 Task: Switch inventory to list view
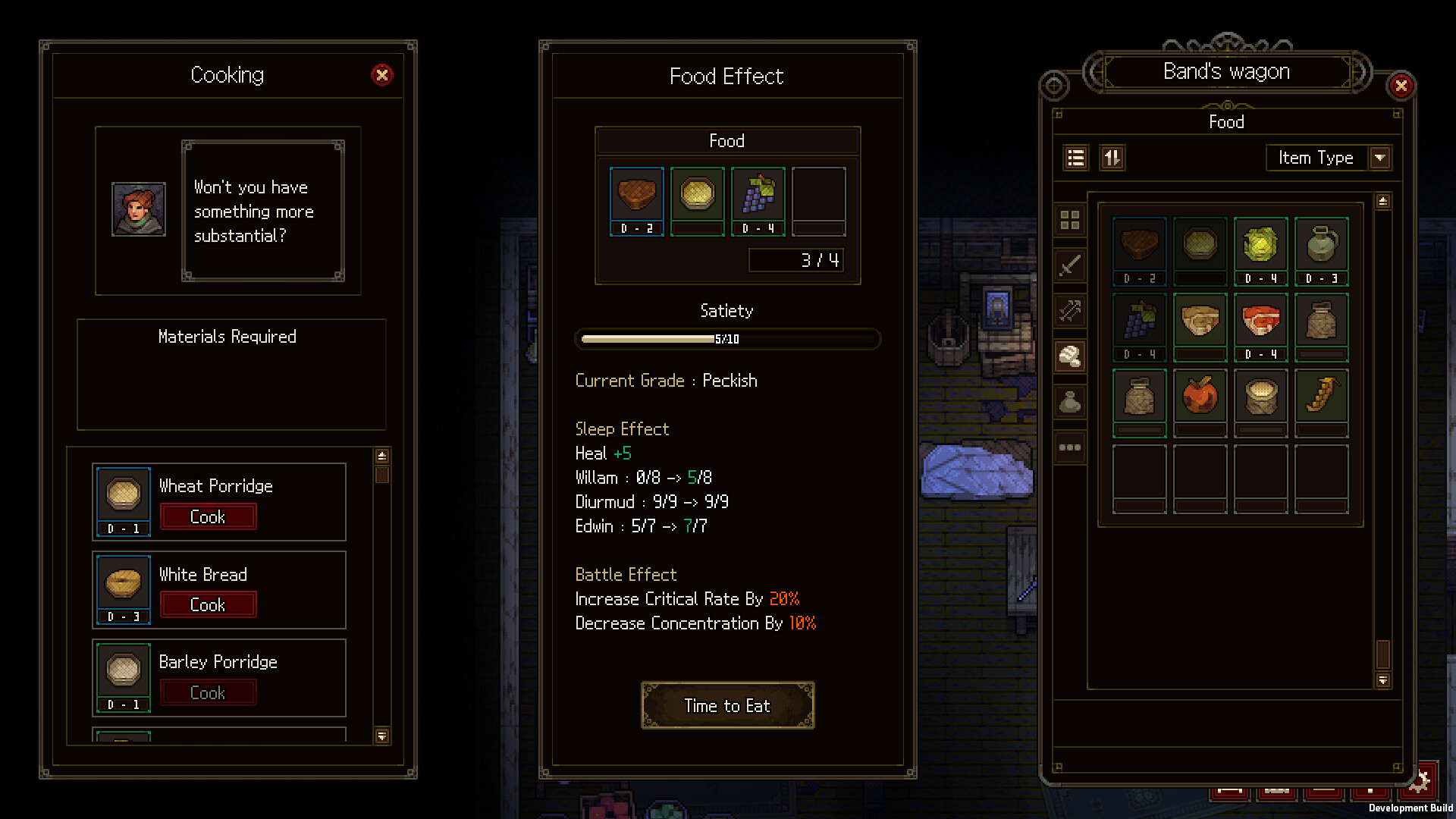point(1075,158)
